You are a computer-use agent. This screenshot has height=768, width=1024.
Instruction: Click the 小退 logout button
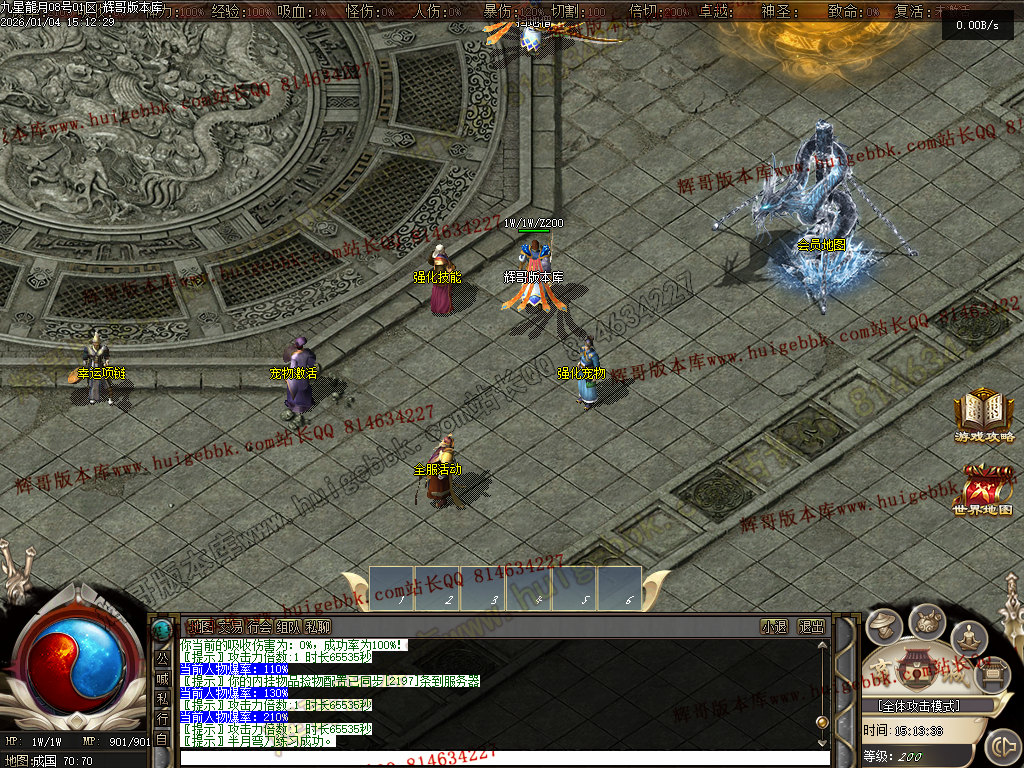click(x=774, y=627)
